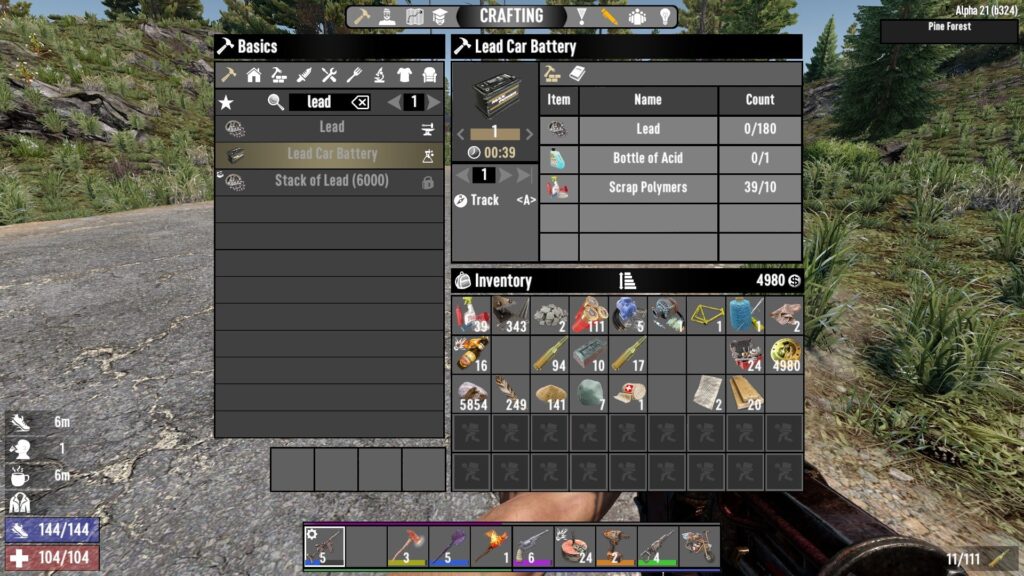1024x576 pixels.
Task: Filter recipes by the food fork category
Action: pyautogui.click(x=354, y=75)
